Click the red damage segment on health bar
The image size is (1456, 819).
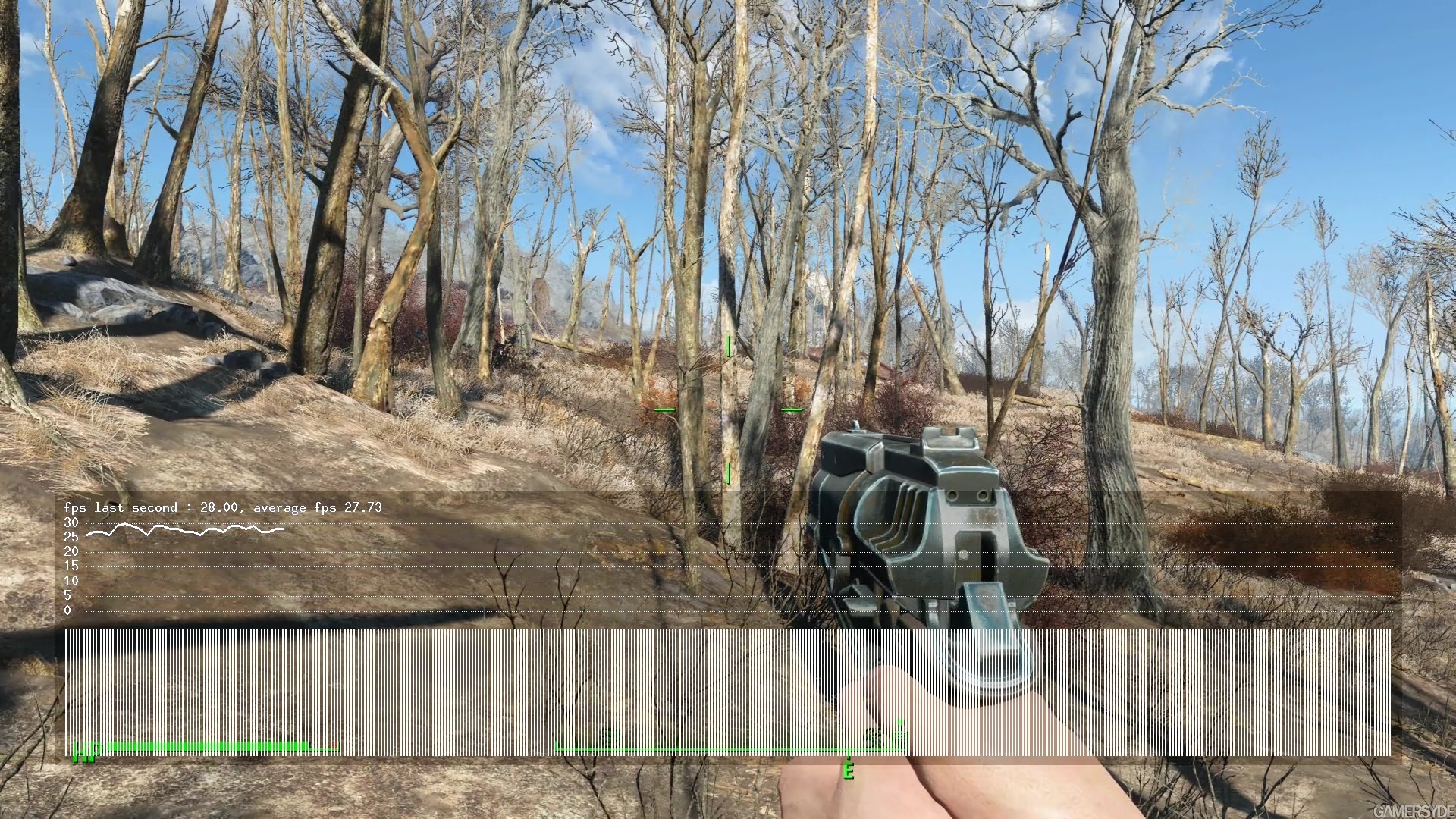(334, 745)
